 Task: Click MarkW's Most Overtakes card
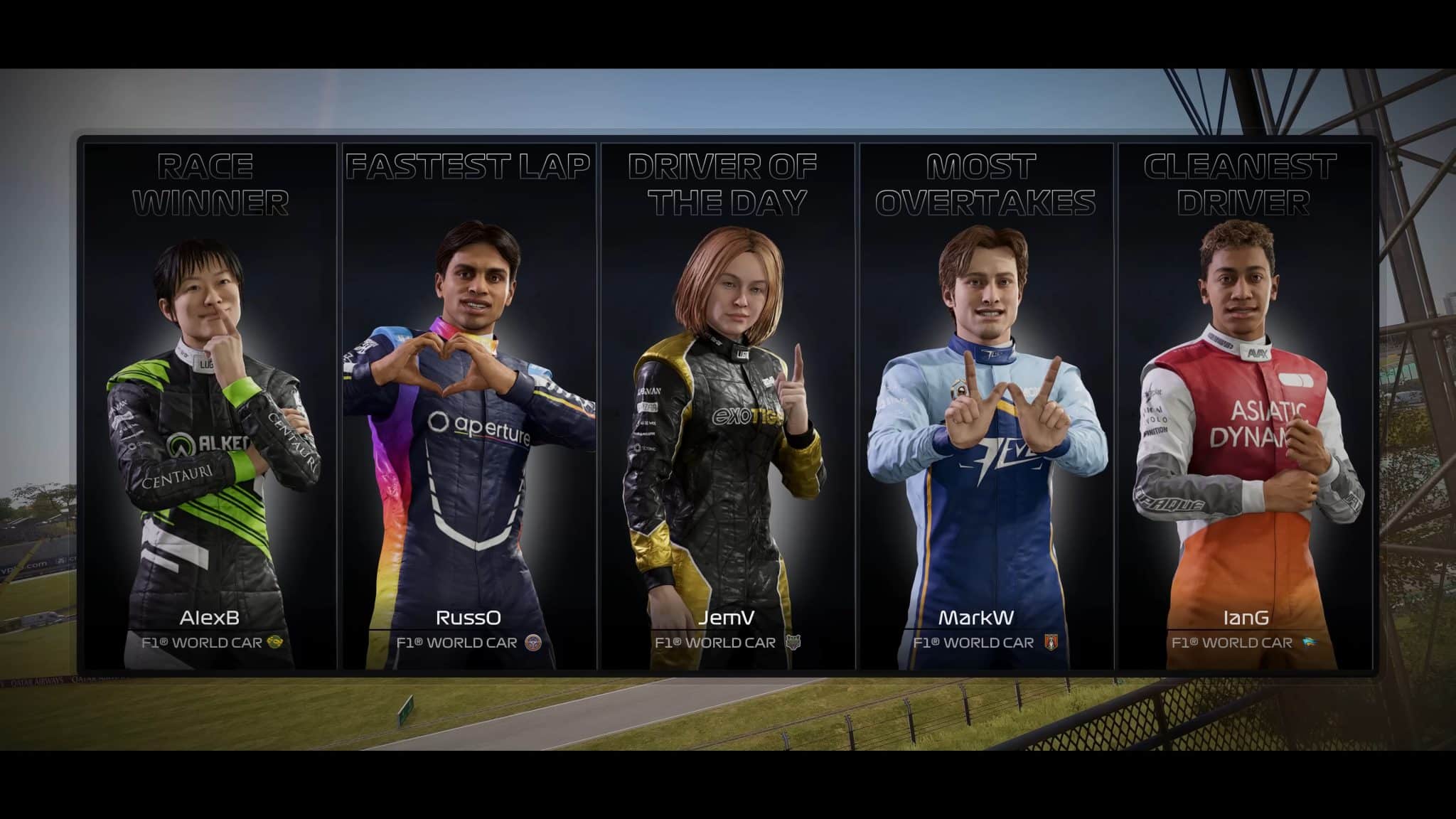tap(986, 407)
